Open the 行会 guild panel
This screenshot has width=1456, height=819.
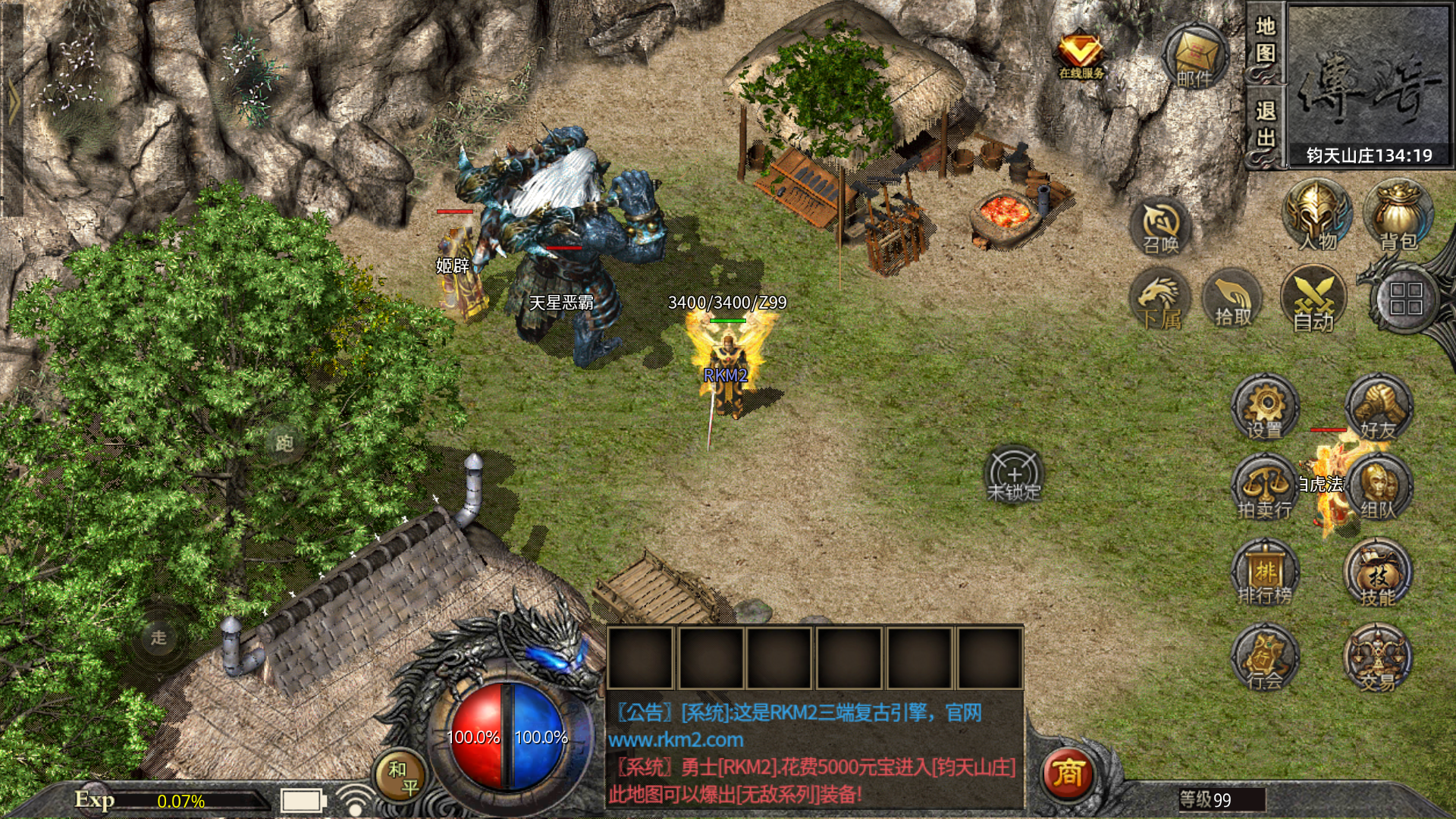click(1264, 657)
